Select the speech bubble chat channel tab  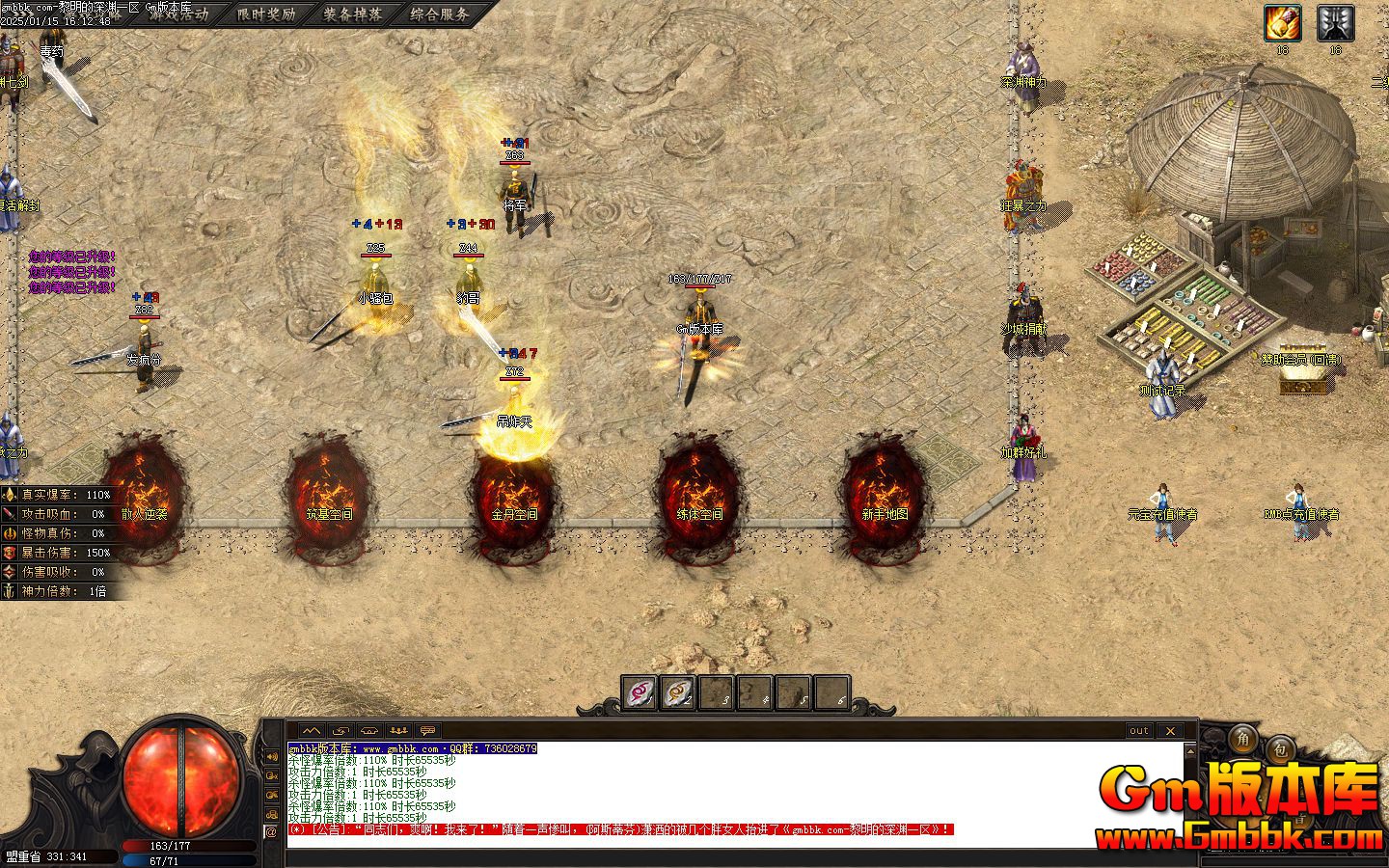click(428, 731)
